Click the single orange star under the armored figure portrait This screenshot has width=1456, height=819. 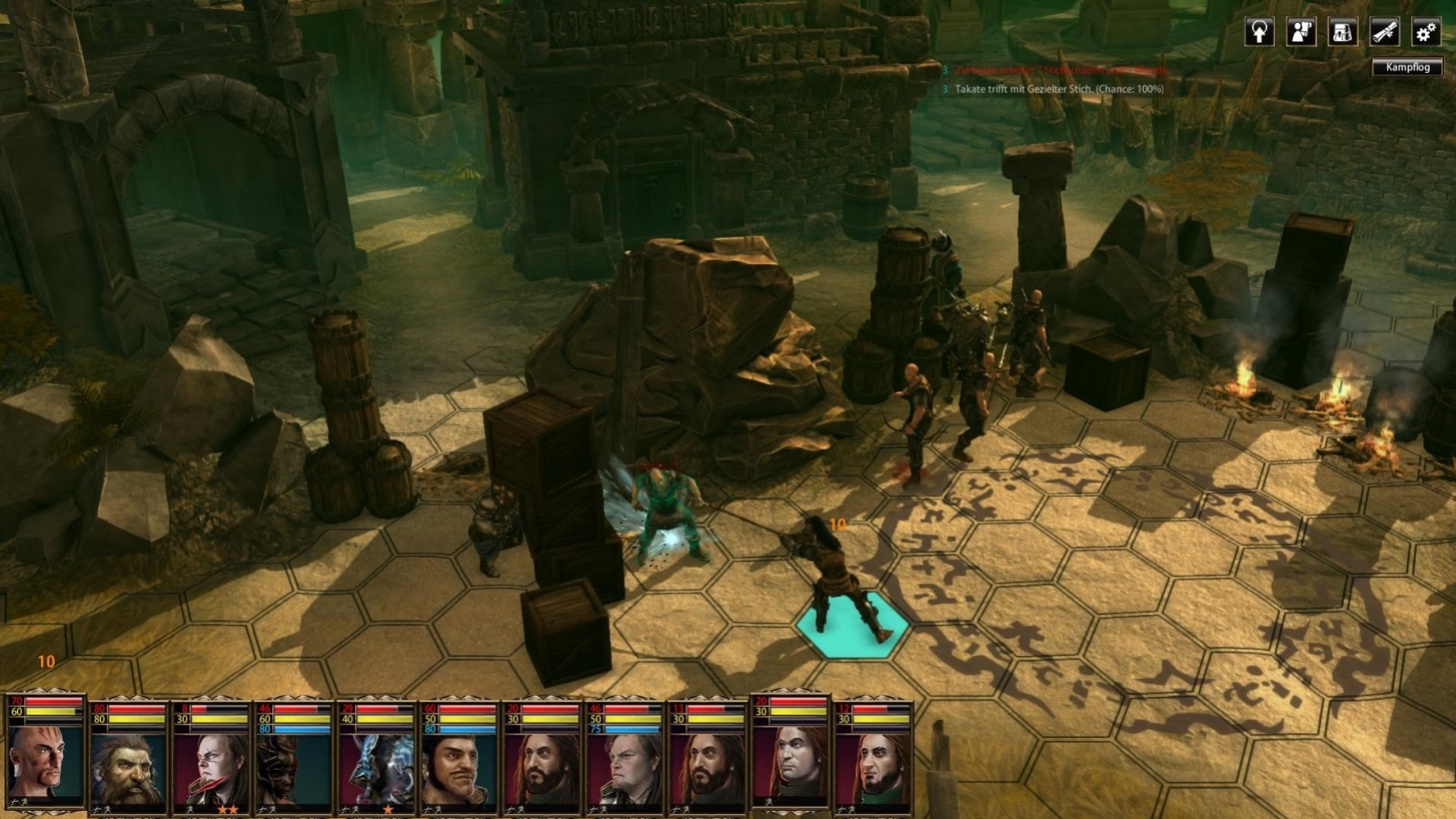[388, 808]
